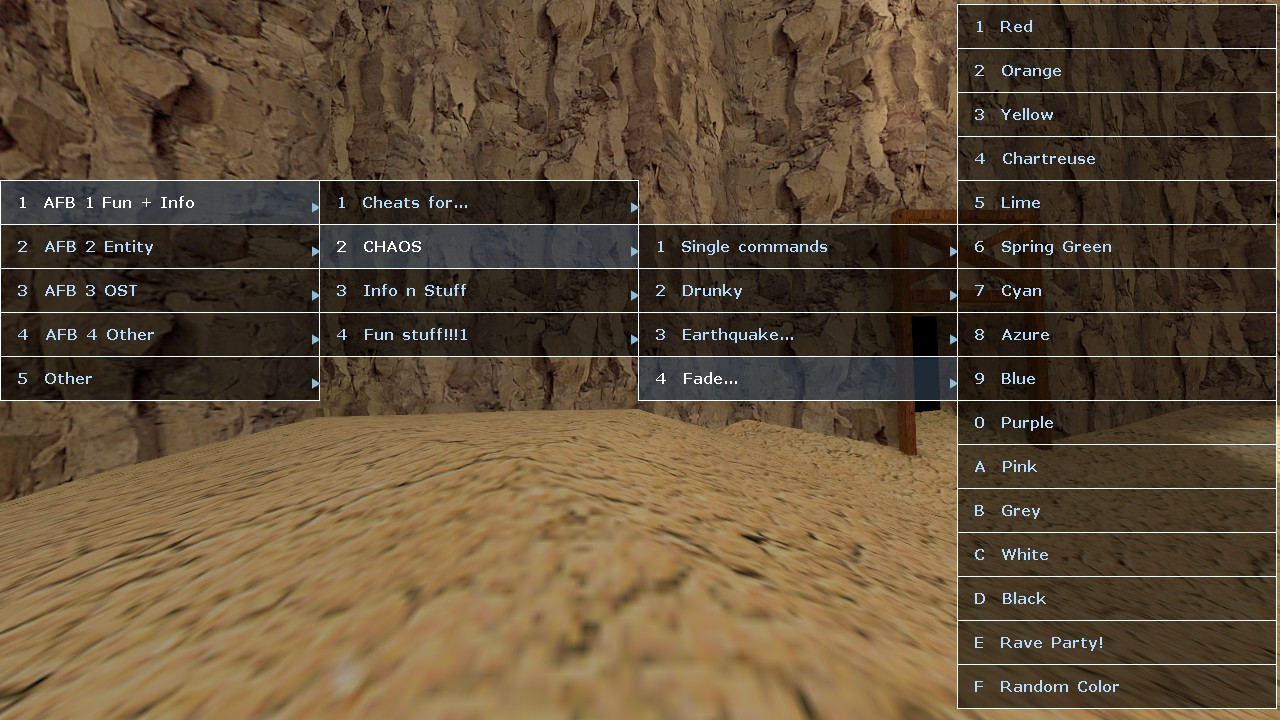Open the AFB 4 Other submenu

point(160,334)
